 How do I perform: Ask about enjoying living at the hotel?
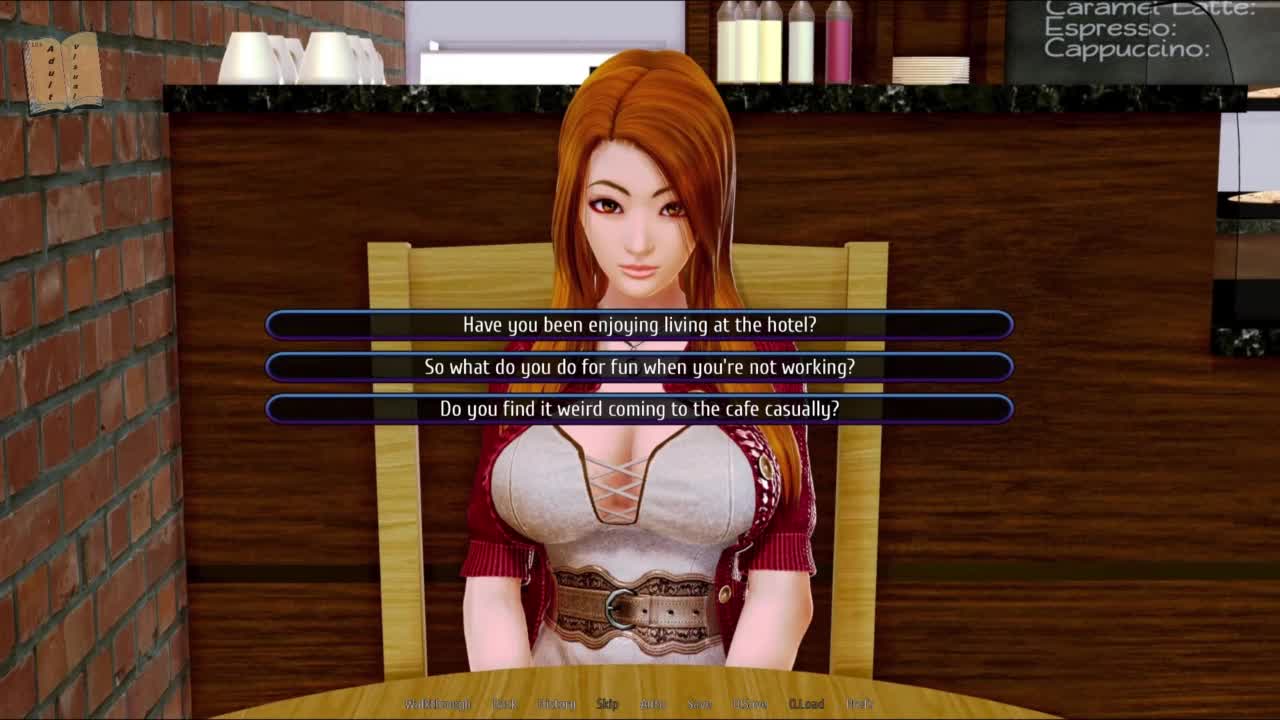(x=639, y=325)
